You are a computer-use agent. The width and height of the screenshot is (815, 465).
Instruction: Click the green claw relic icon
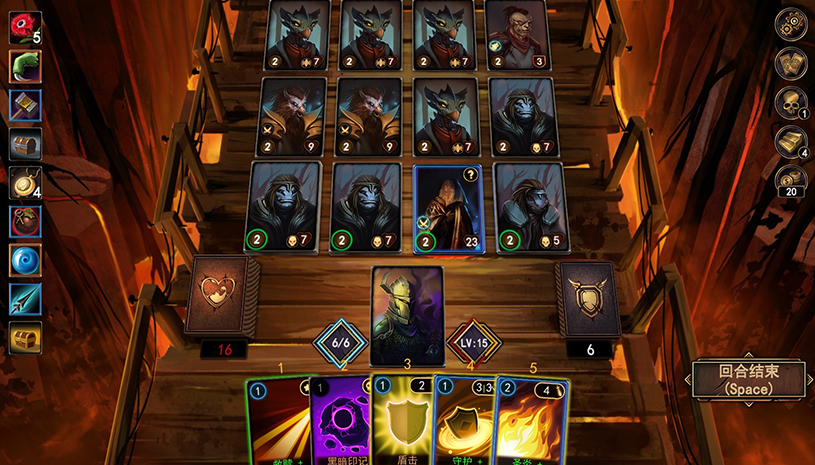25,66
